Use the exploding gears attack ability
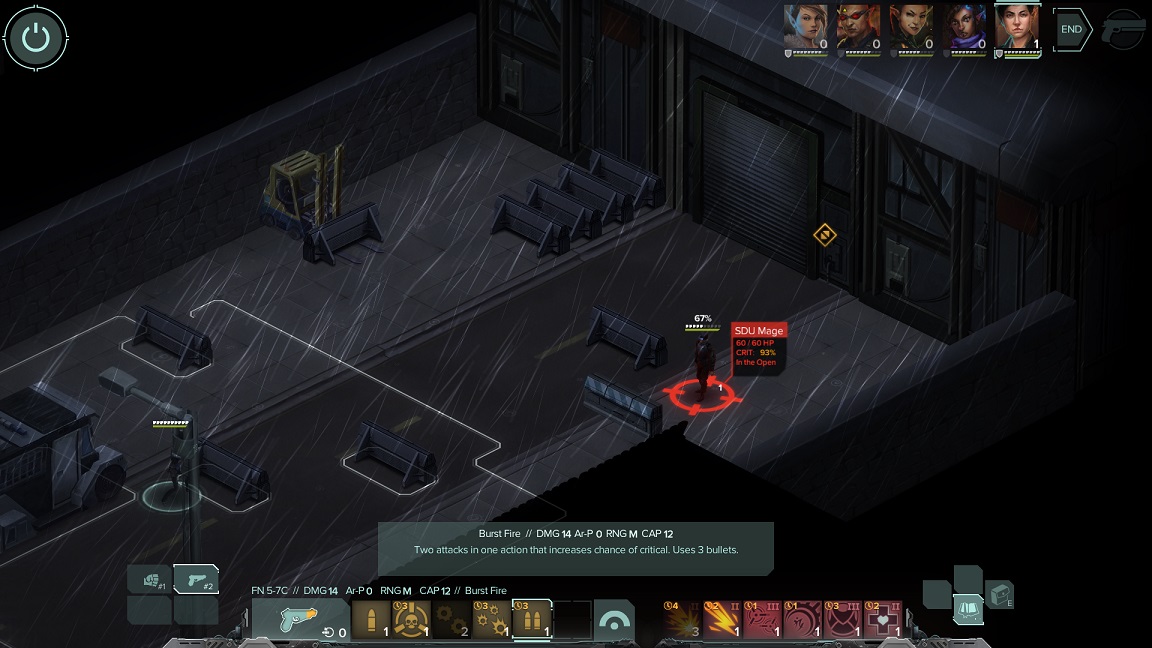1152x648 pixels. pyautogui.click(x=491, y=620)
